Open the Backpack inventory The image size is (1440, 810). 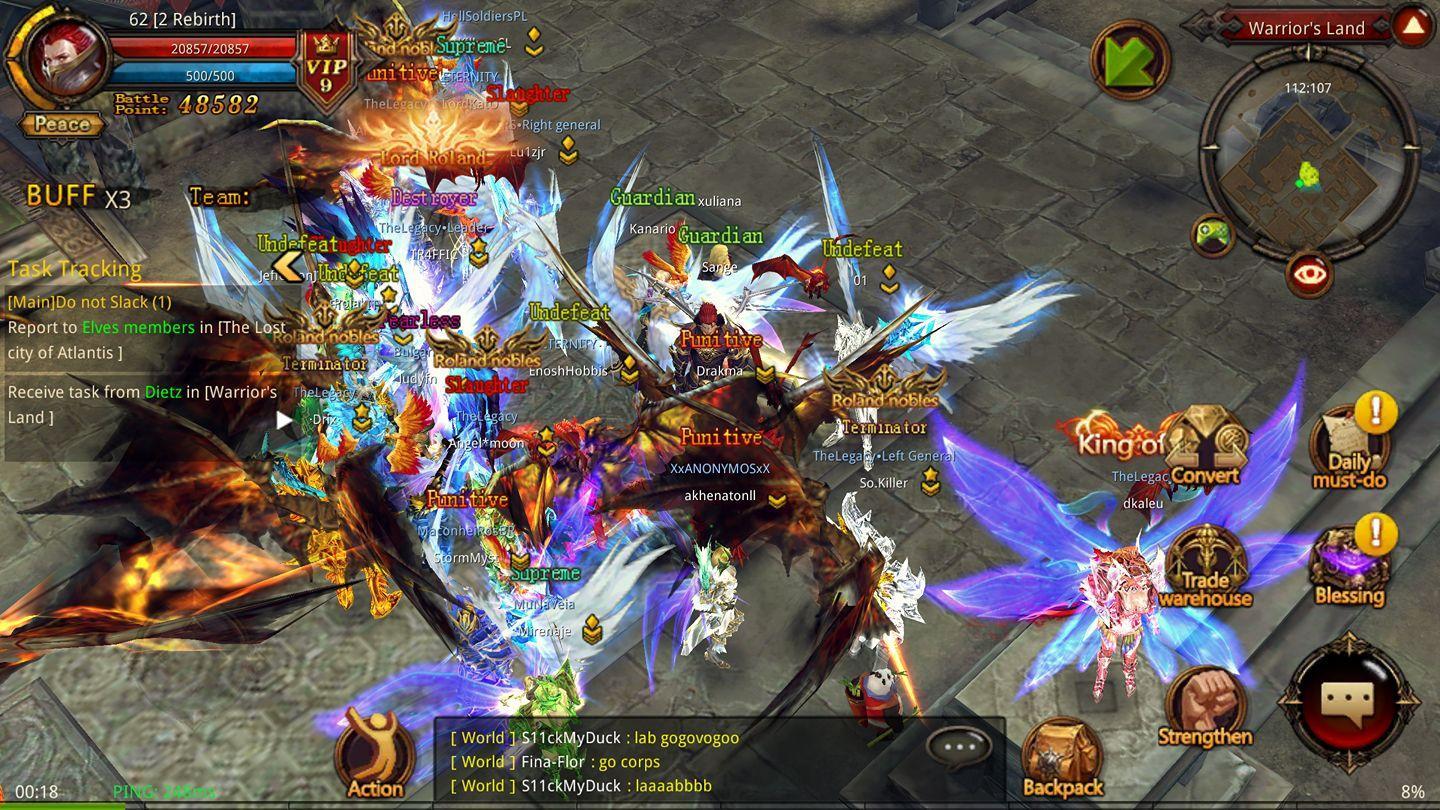click(x=1062, y=758)
